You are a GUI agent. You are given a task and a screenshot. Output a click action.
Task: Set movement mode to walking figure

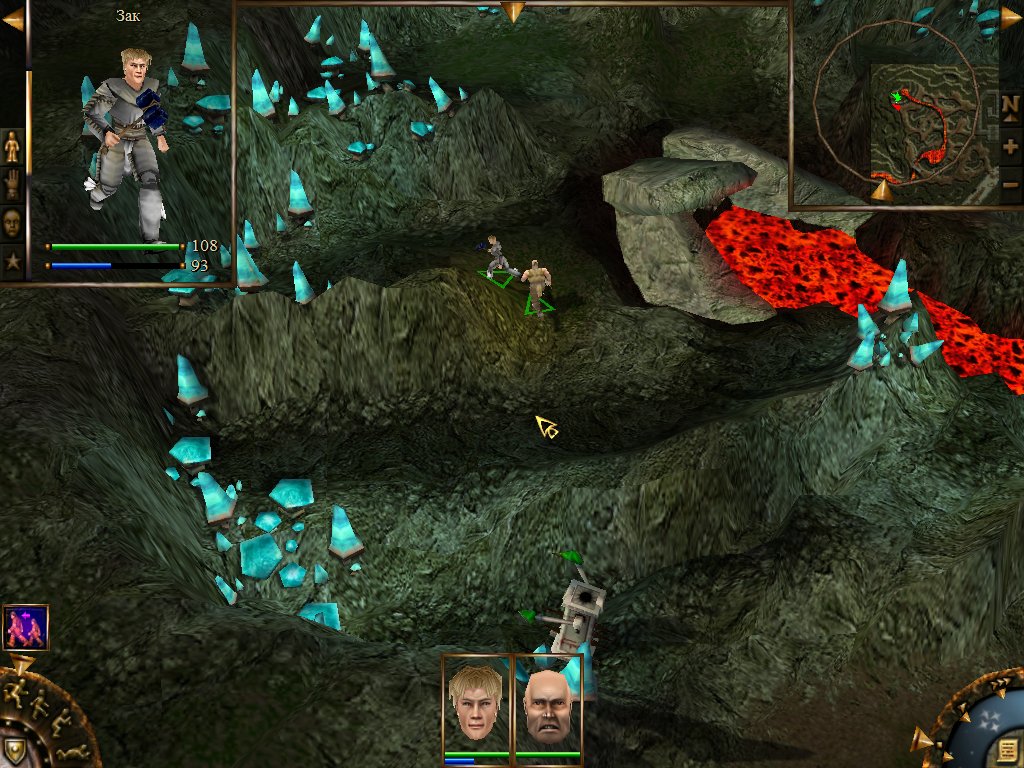pos(40,703)
